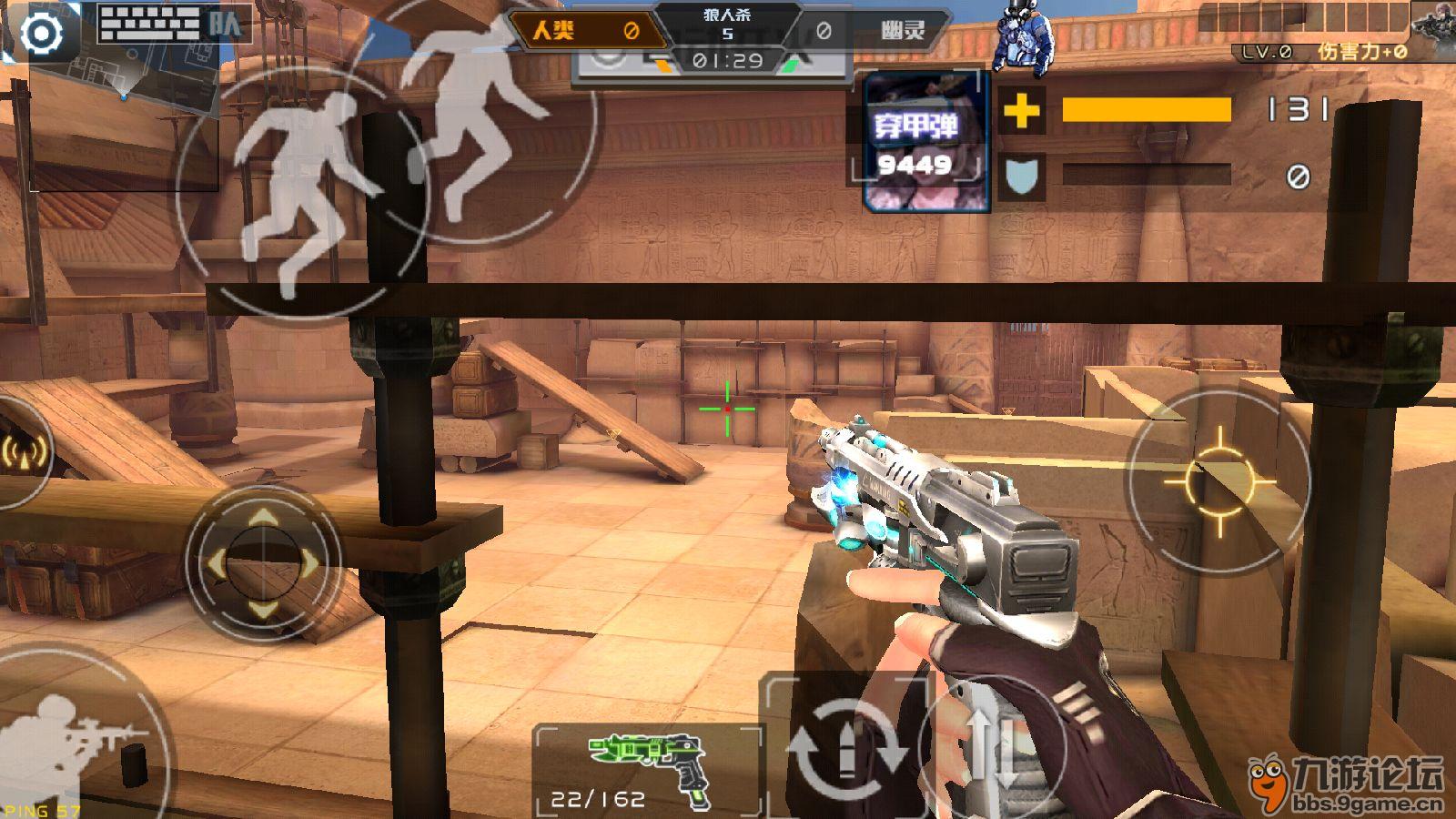Fire using the yellow crosshair button

coord(1218,480)
